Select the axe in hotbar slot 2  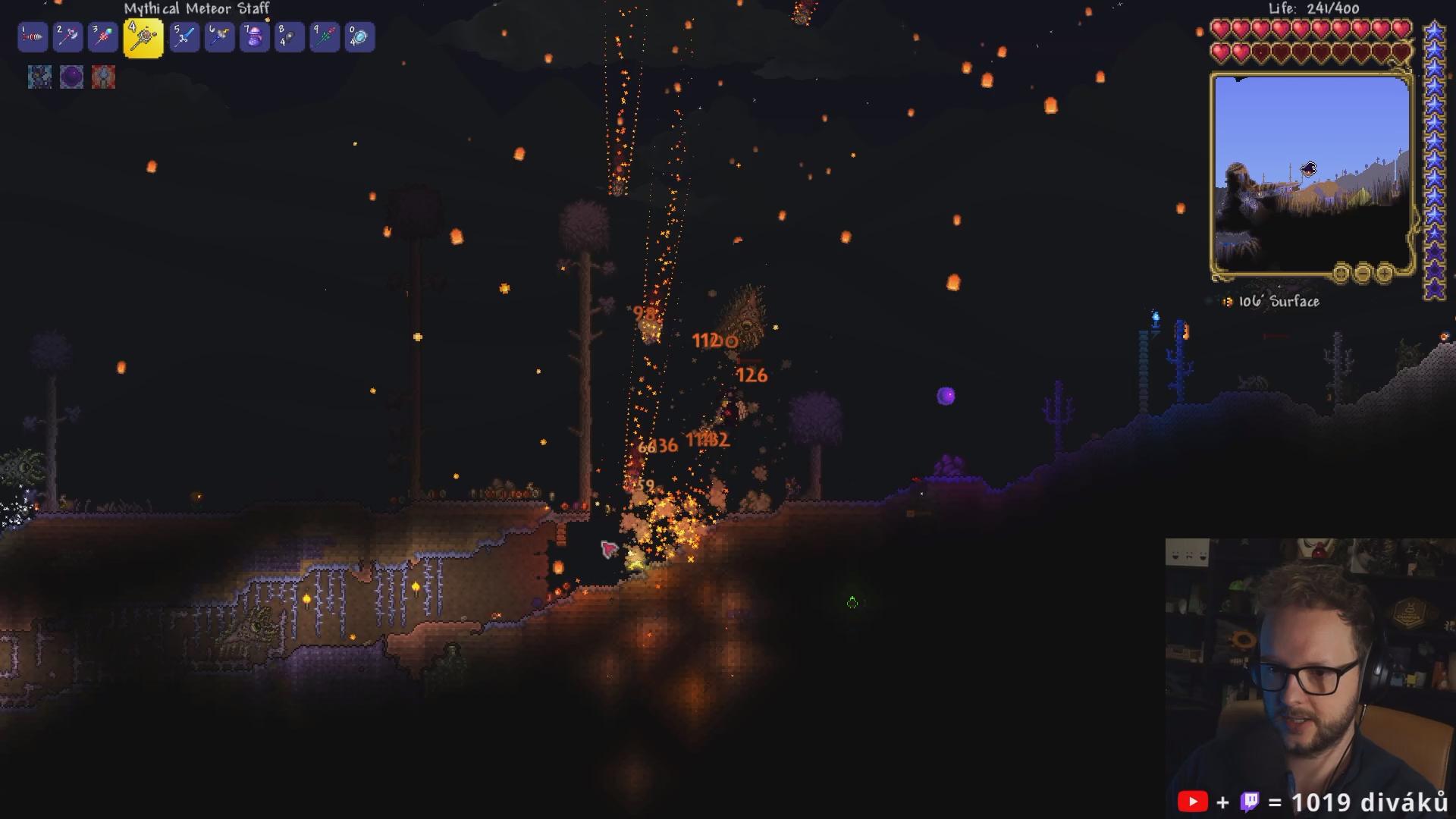(68, 37)
